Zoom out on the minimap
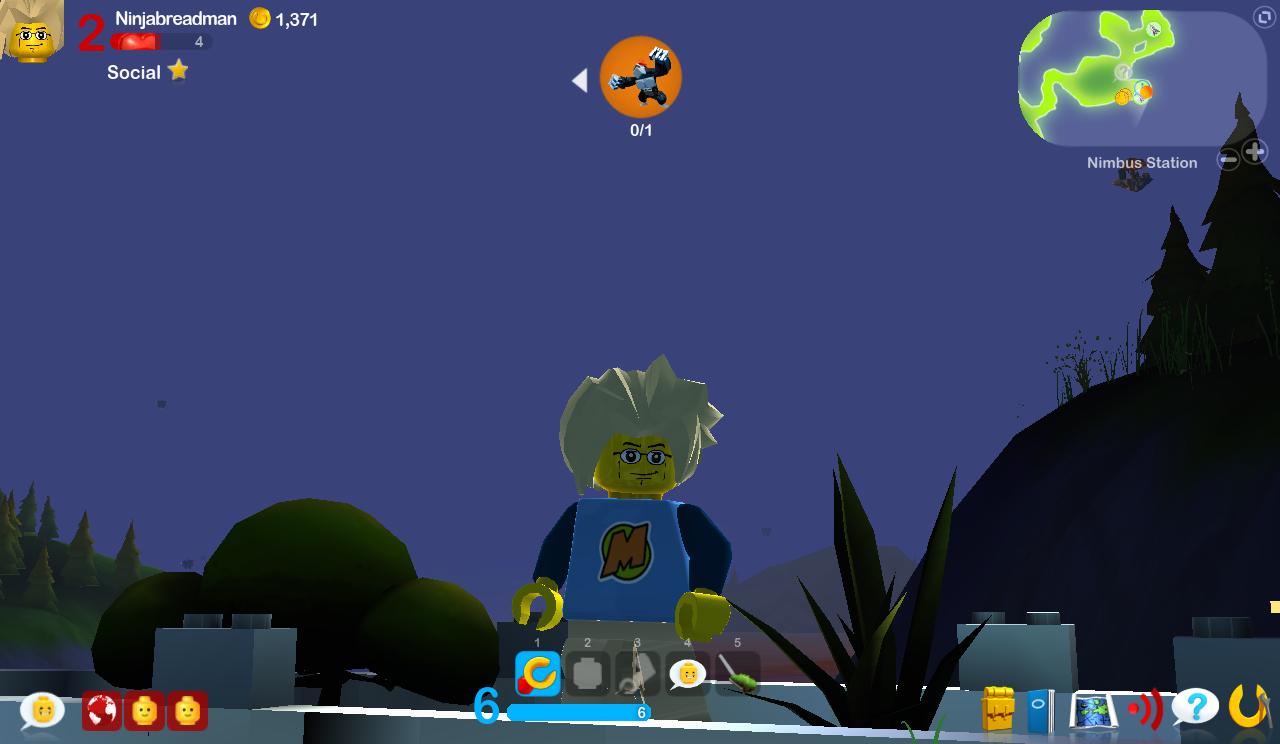The width and height of the screenshot is (1280, 744). [x=1228, y=158]
